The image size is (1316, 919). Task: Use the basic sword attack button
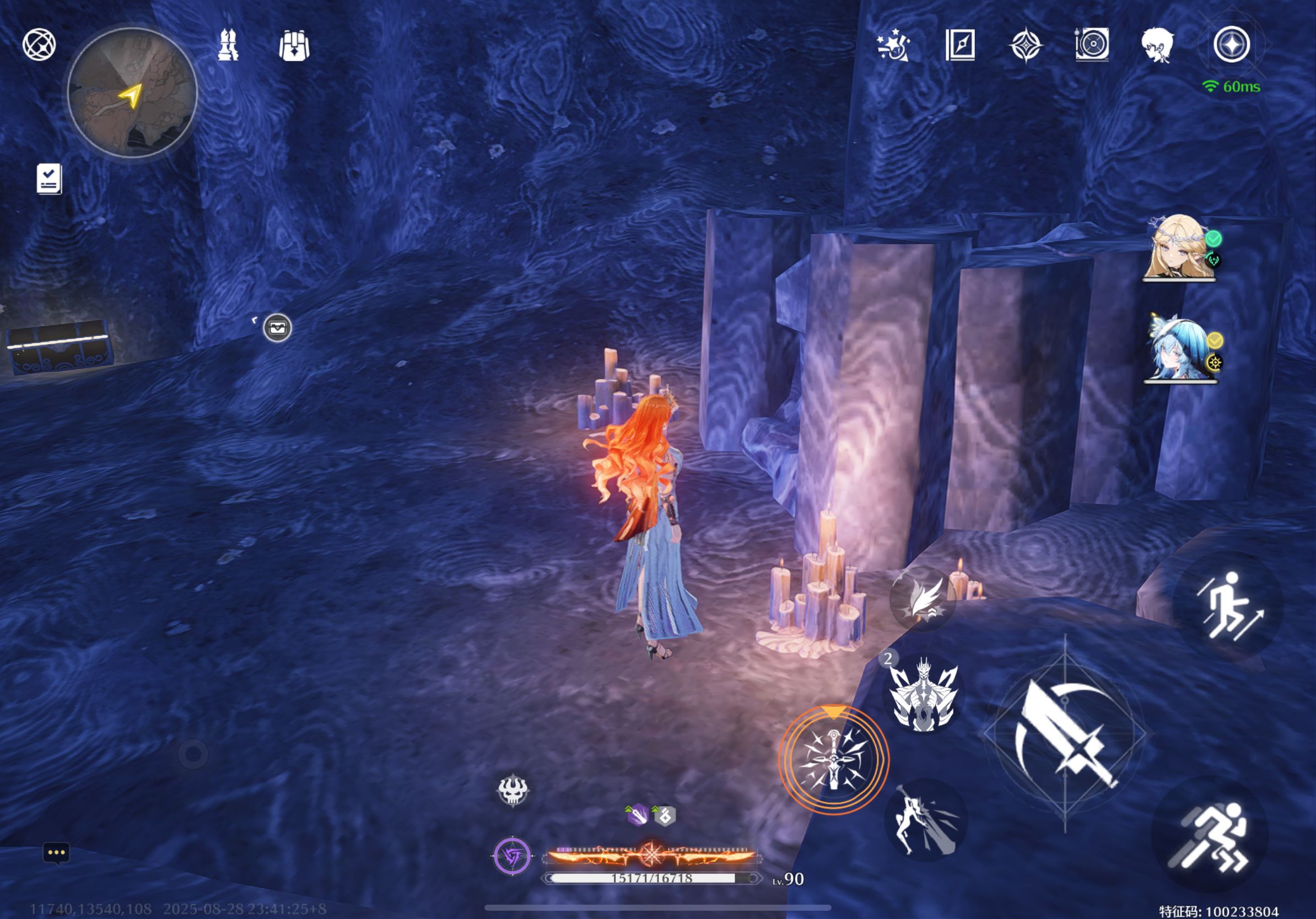[x=1065, y=734]
